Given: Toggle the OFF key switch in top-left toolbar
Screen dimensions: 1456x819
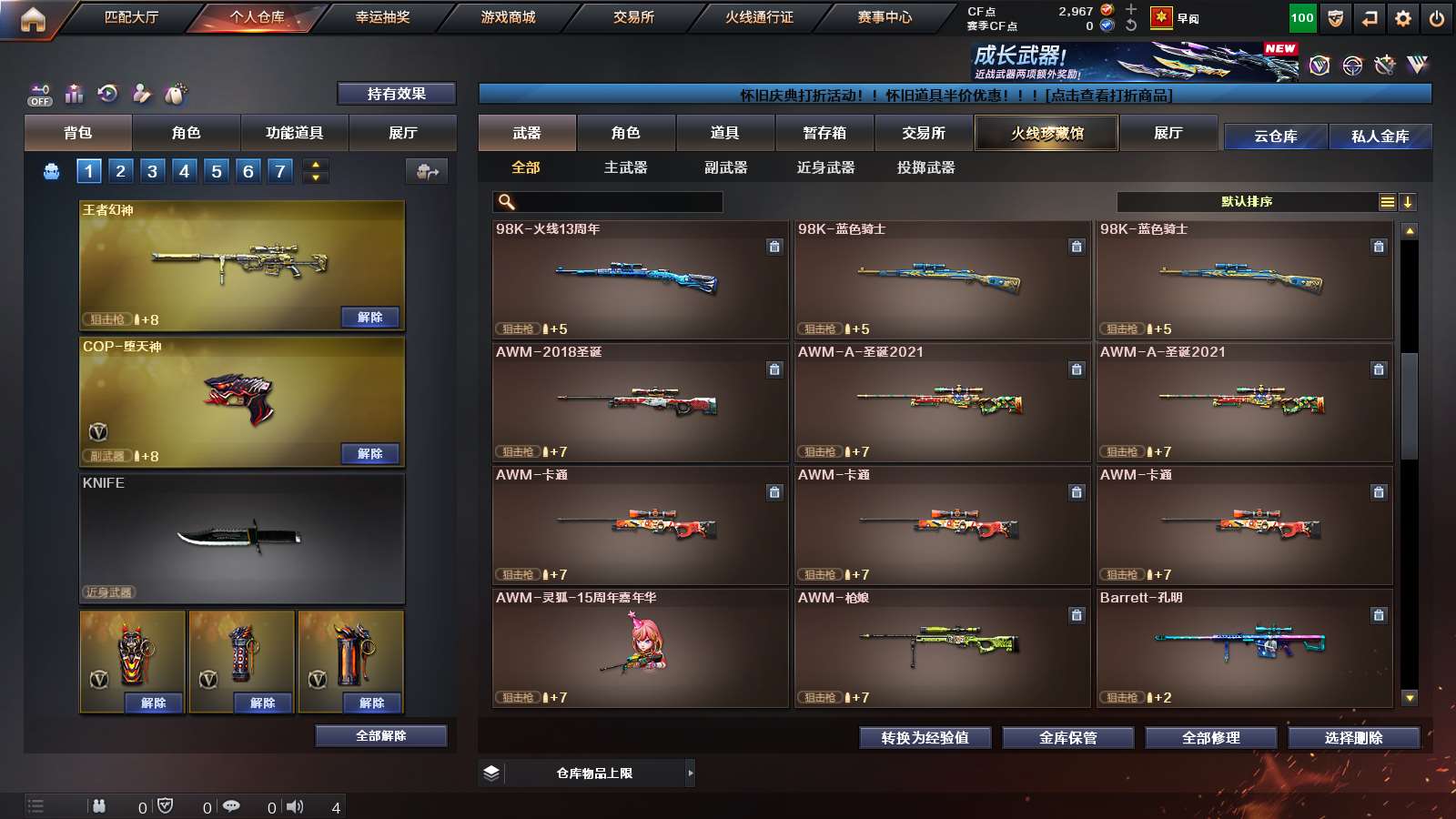Looking at the screenshot, I should tap(38, 95).
